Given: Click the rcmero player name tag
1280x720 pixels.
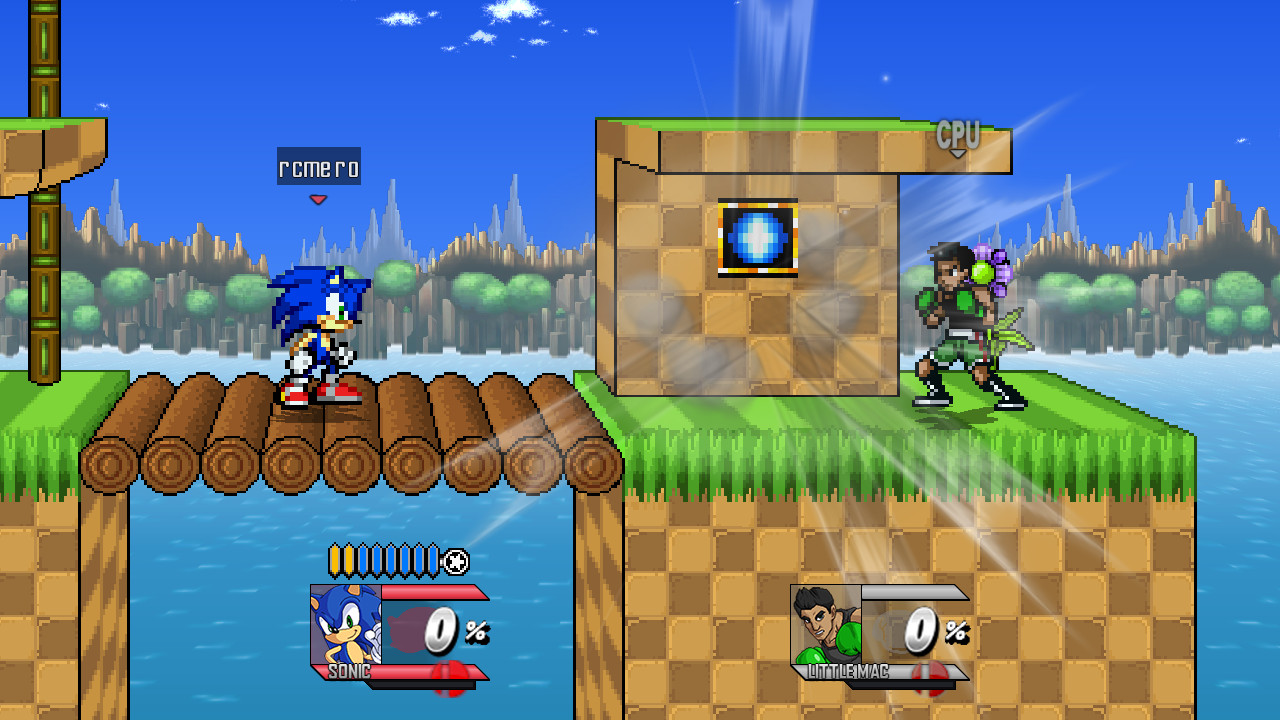Looking at the screenshot, I should [320, 168].
